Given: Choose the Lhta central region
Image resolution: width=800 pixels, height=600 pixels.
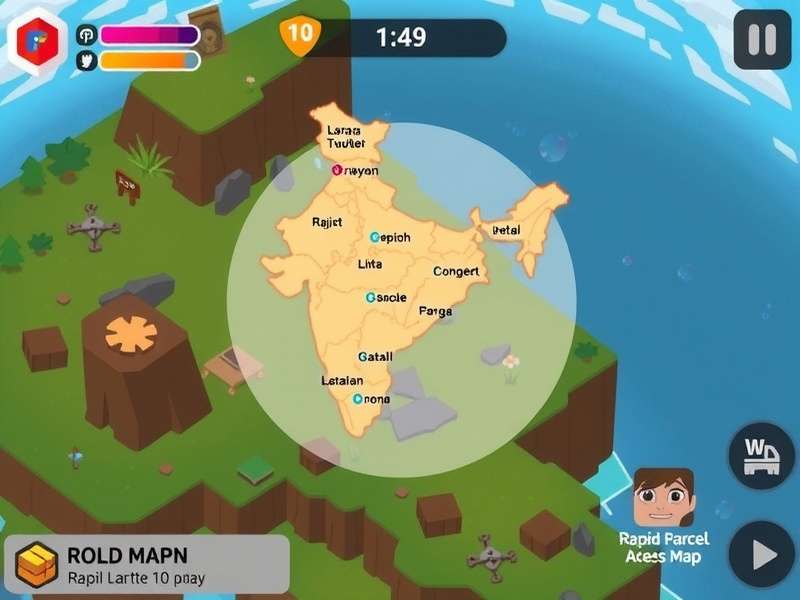Looking at the screenshot, I should 370,265.
